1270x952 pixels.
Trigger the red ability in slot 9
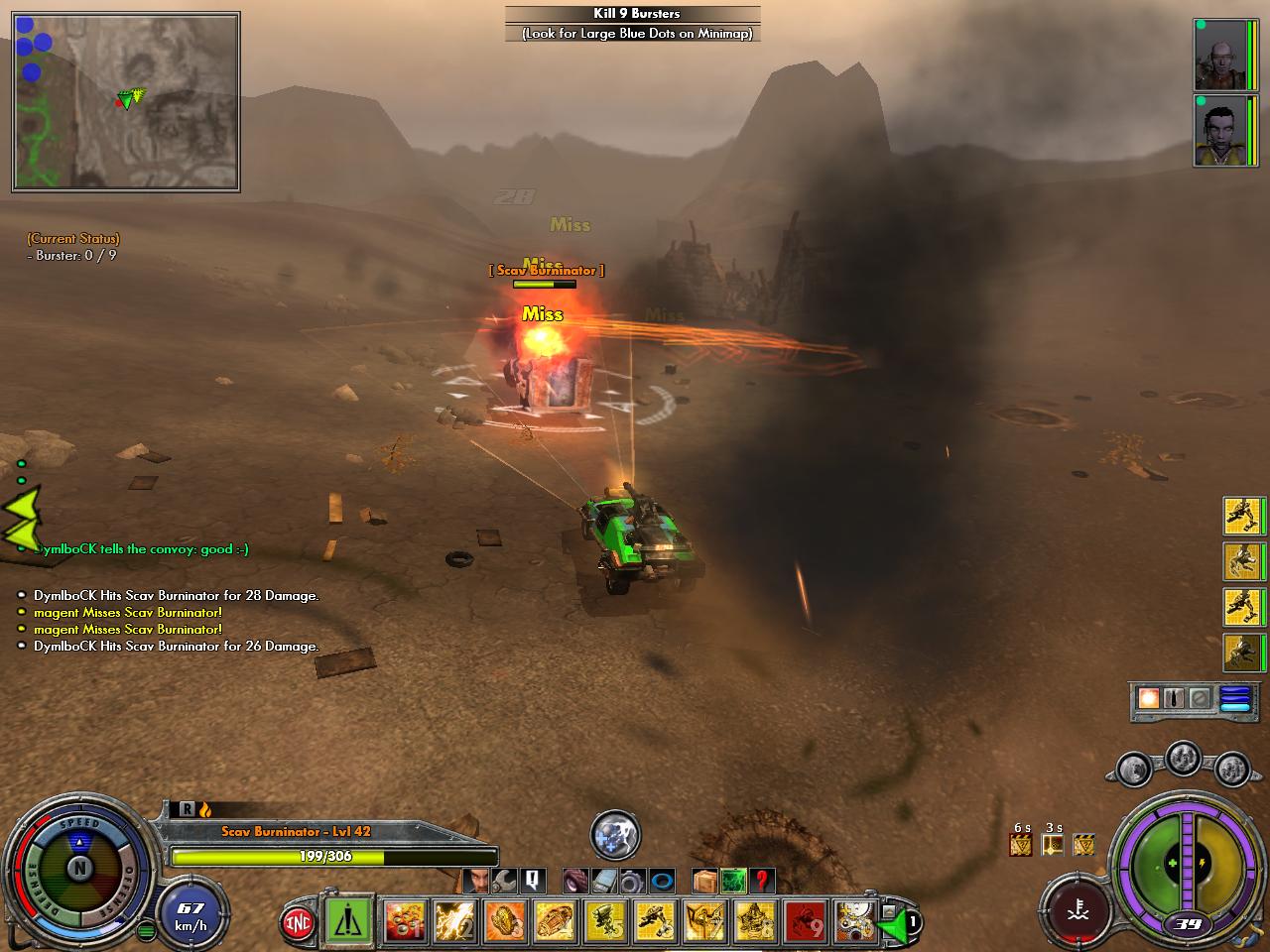tap(807, 921)
